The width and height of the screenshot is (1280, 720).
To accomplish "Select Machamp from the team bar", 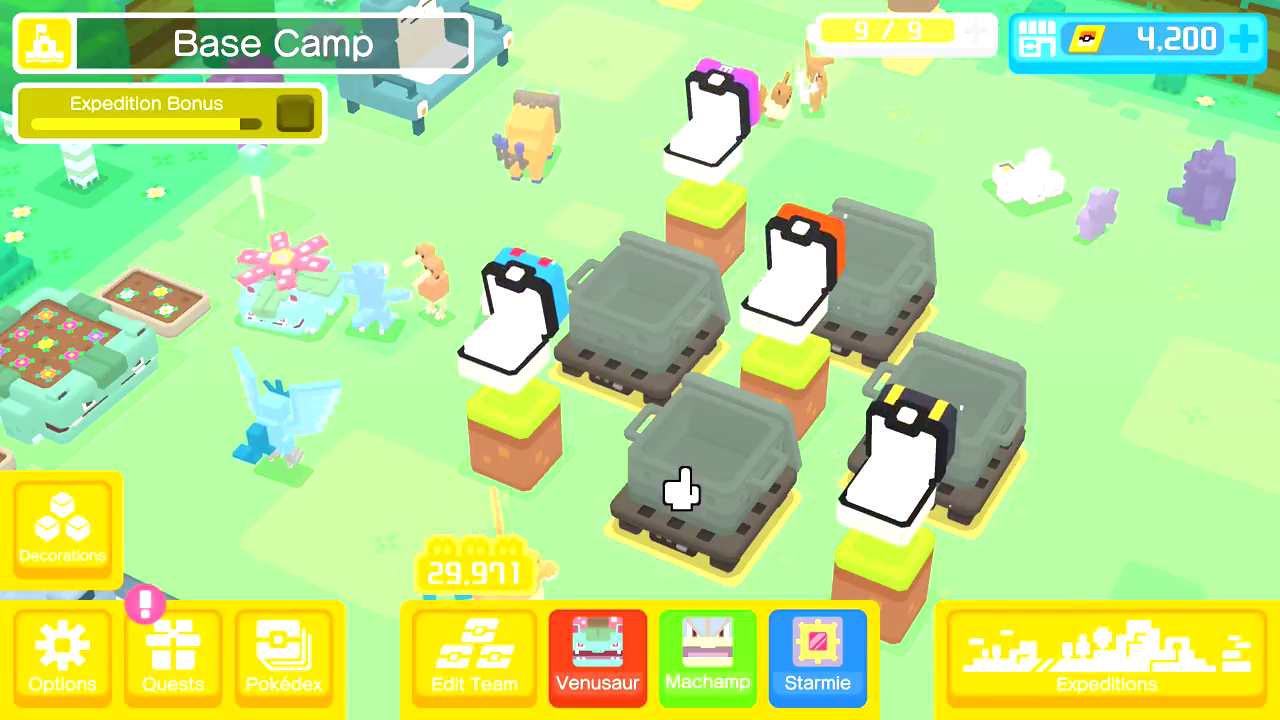I will [x=707, y=657].
